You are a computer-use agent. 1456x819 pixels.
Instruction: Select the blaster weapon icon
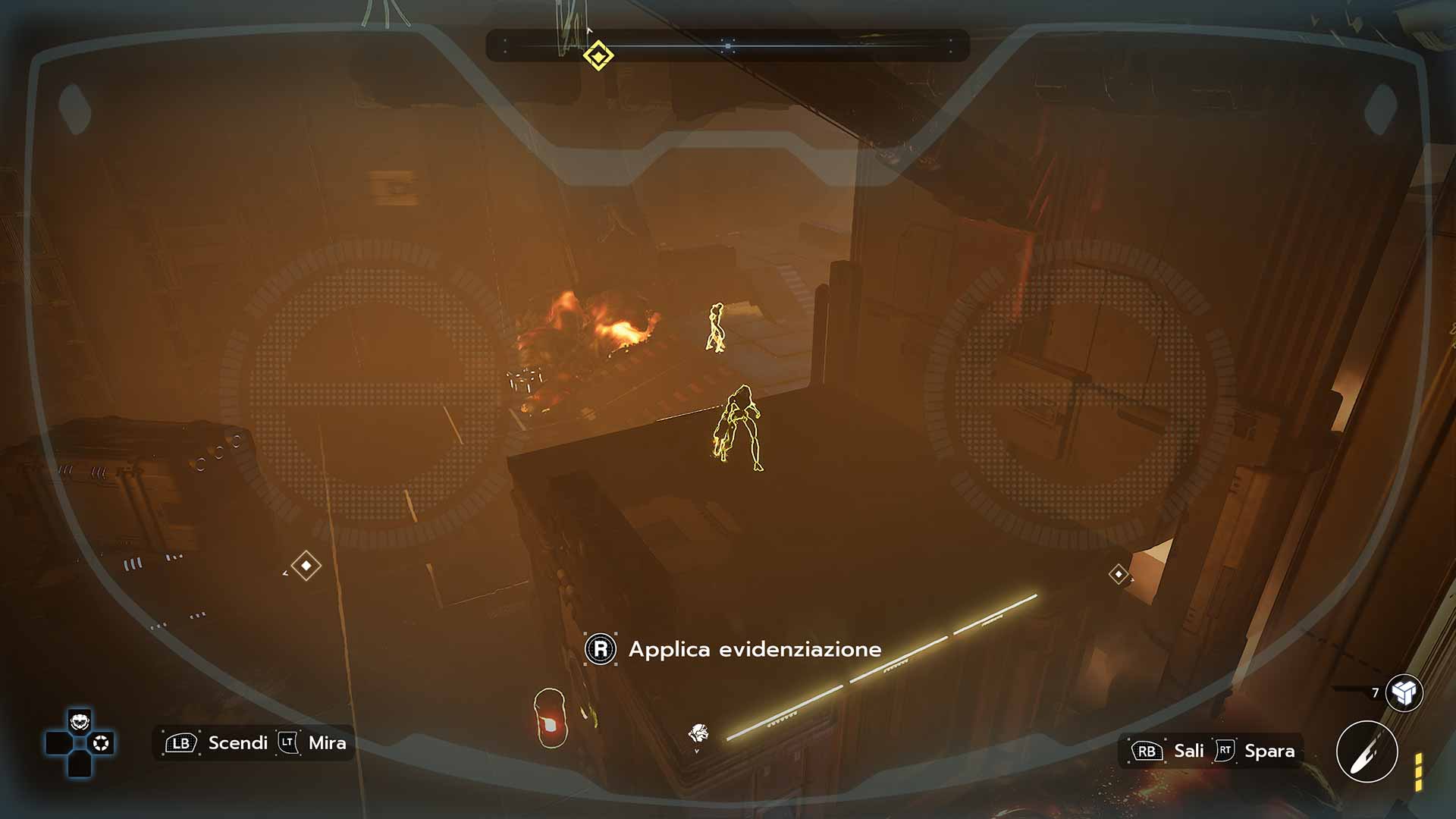[x=1367, y=752]
